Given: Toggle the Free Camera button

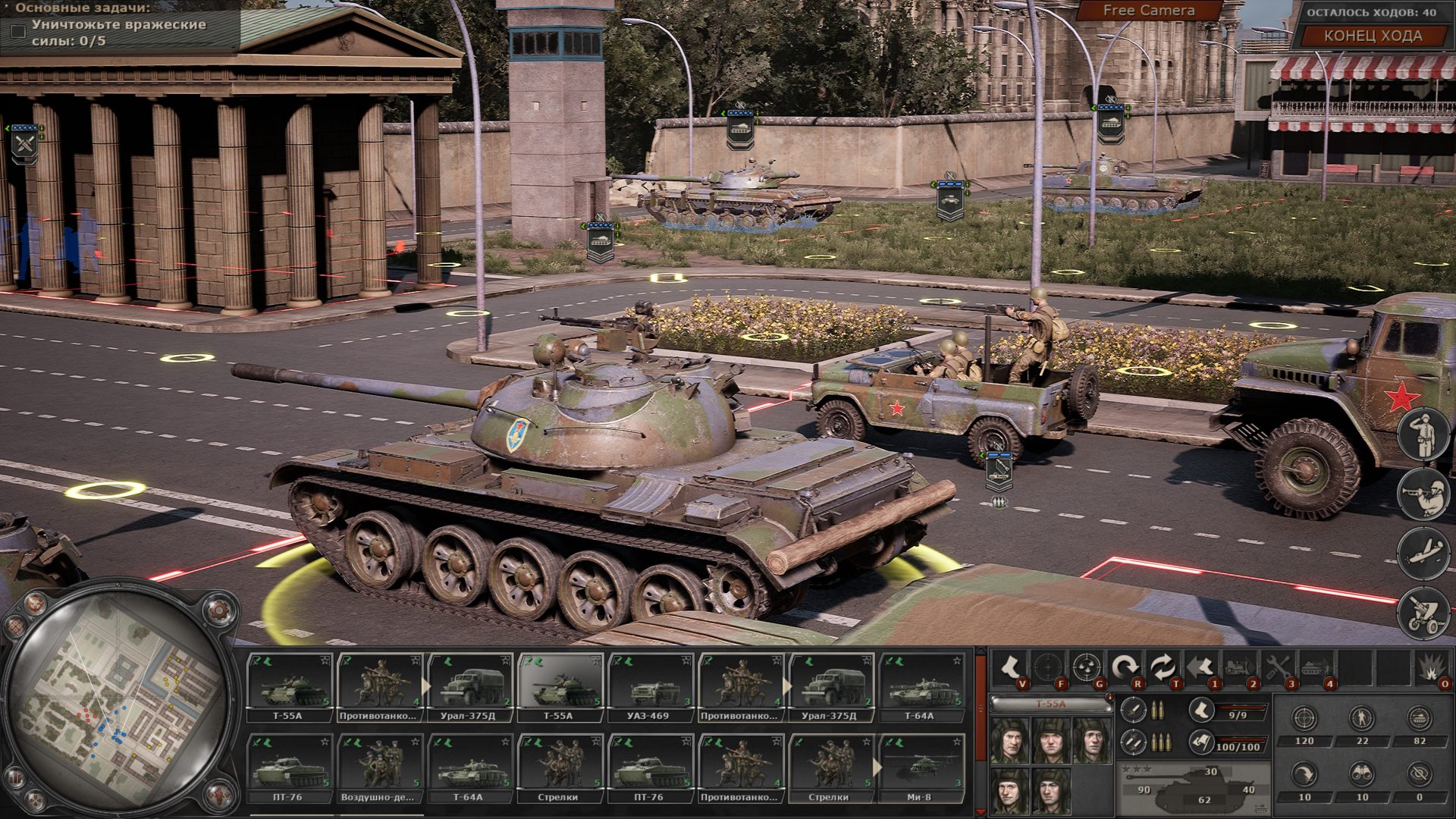Looking at the screenshot, I should 1148,11.
